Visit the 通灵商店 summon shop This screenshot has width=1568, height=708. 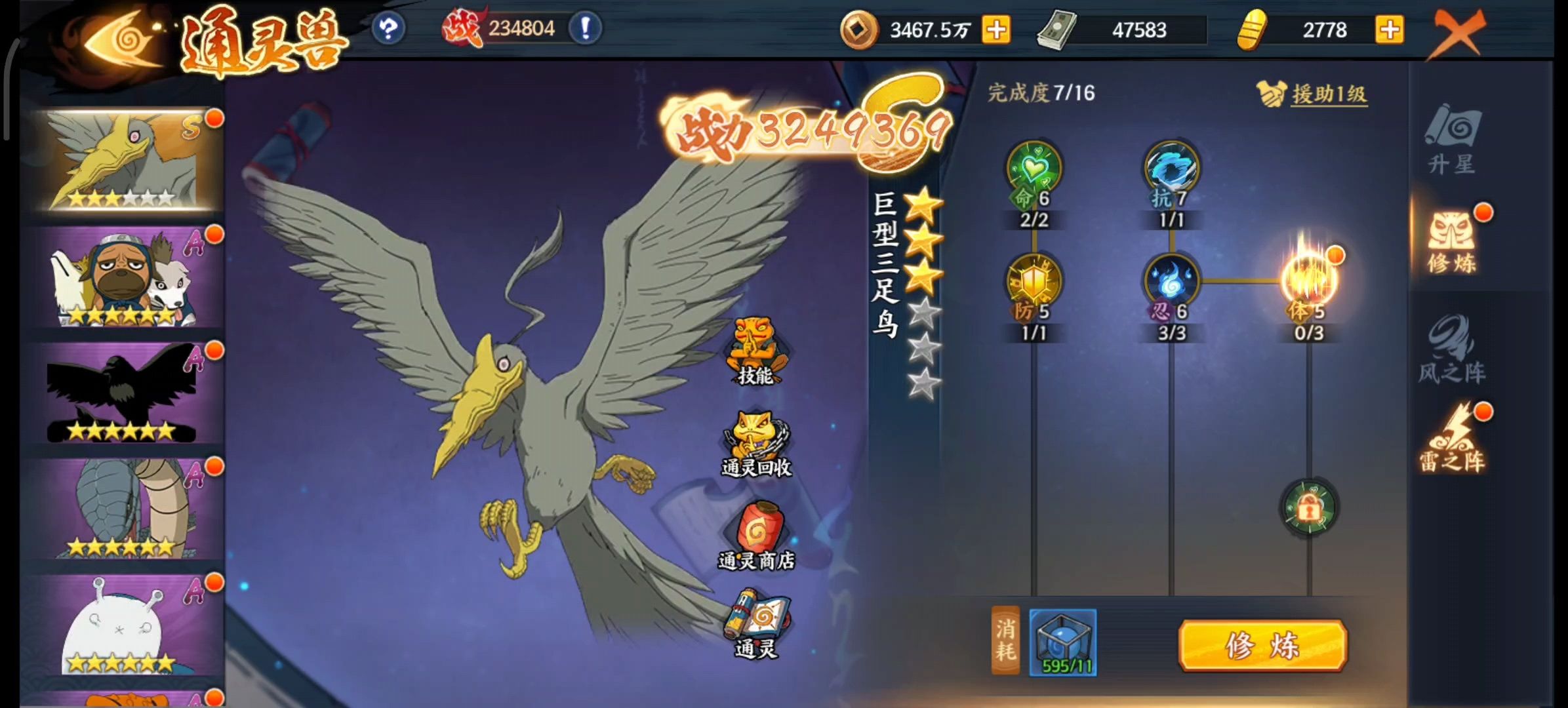[x=756, y=536]
